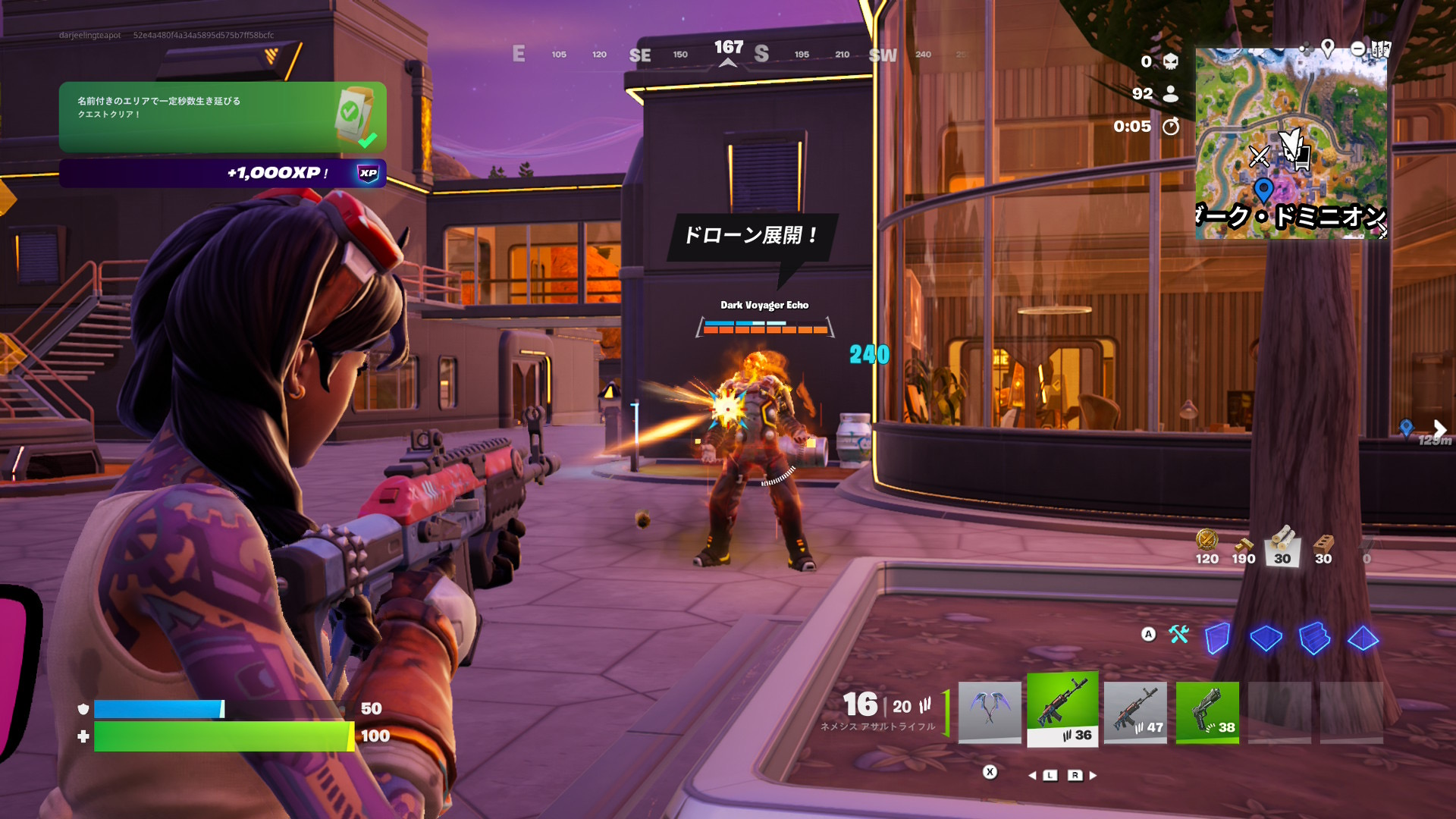Click the minus button above the minimap
1456x819 pixels.
[1358, 49]
